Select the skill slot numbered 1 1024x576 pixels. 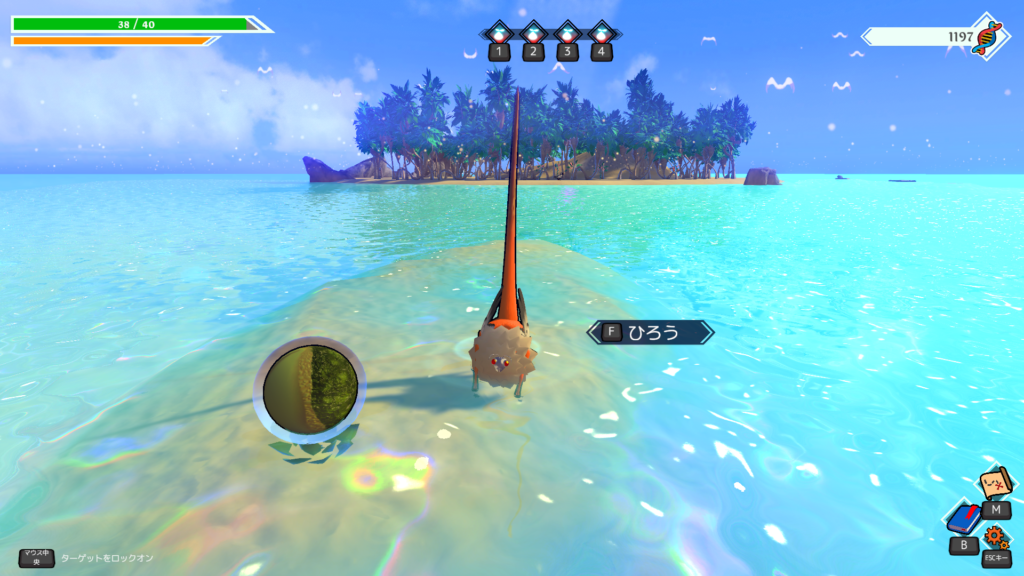point(499,36)
